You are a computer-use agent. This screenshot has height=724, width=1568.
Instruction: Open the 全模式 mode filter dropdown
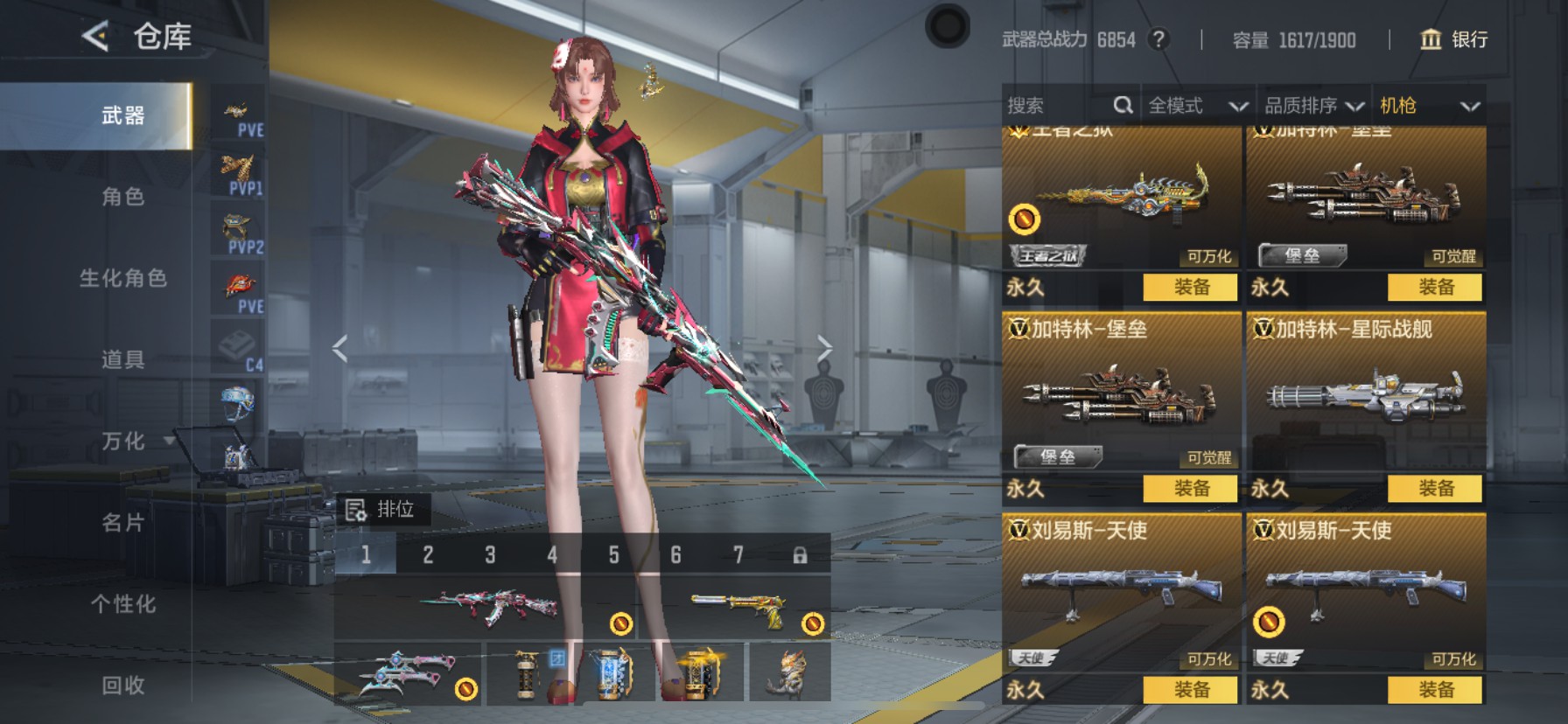(x=1197, y=106)
